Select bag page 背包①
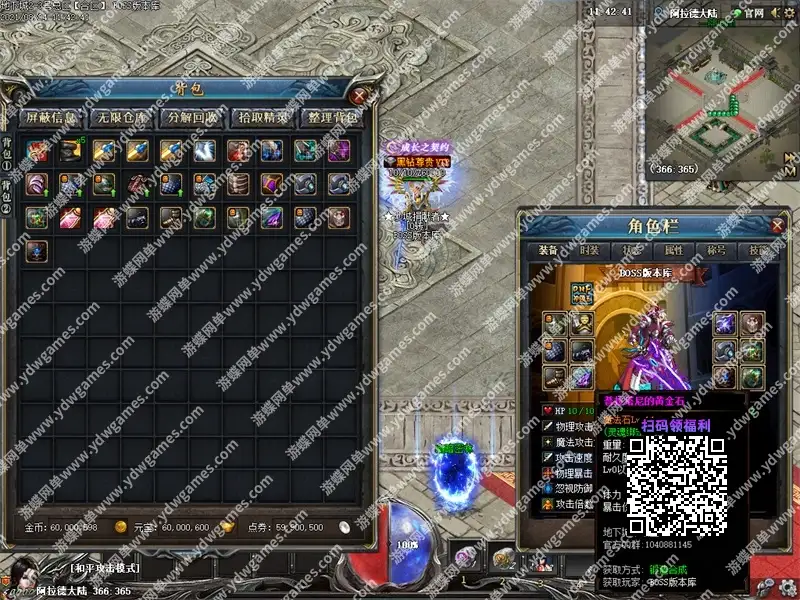 point(7,150)
